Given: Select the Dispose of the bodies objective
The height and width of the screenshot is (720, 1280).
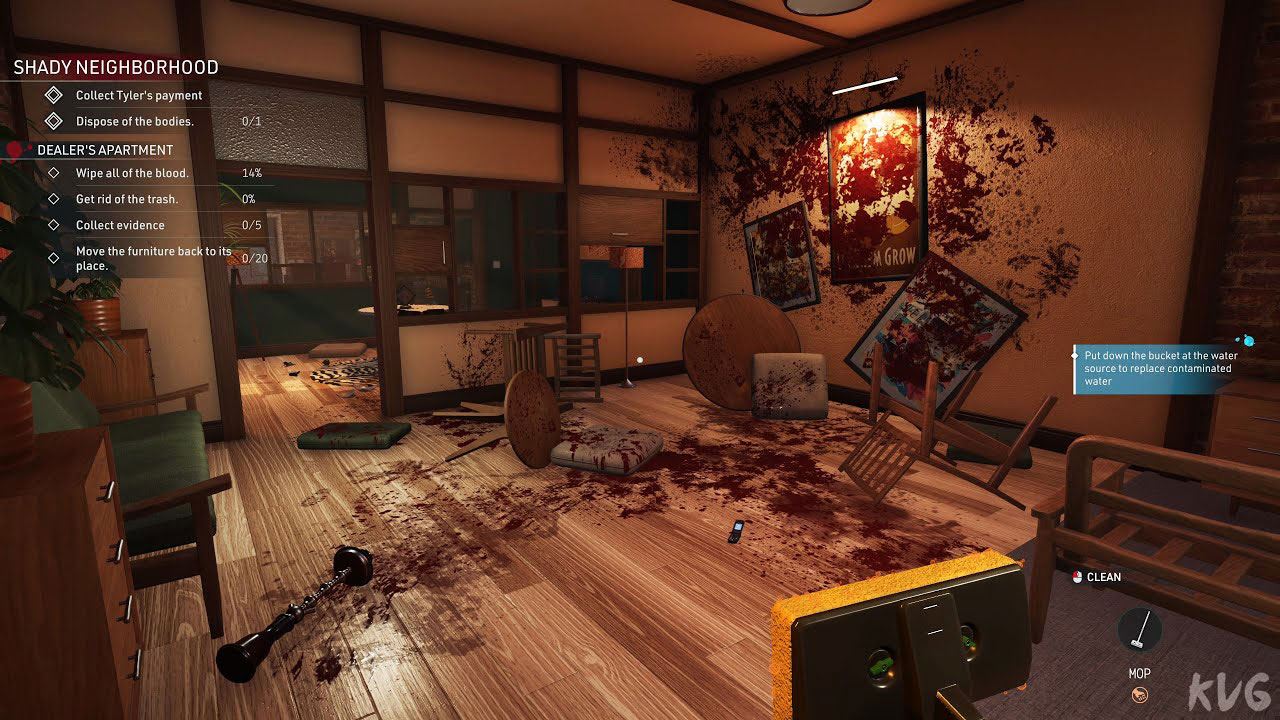Looking at the screenshot, I should click(x=134, y=122).
